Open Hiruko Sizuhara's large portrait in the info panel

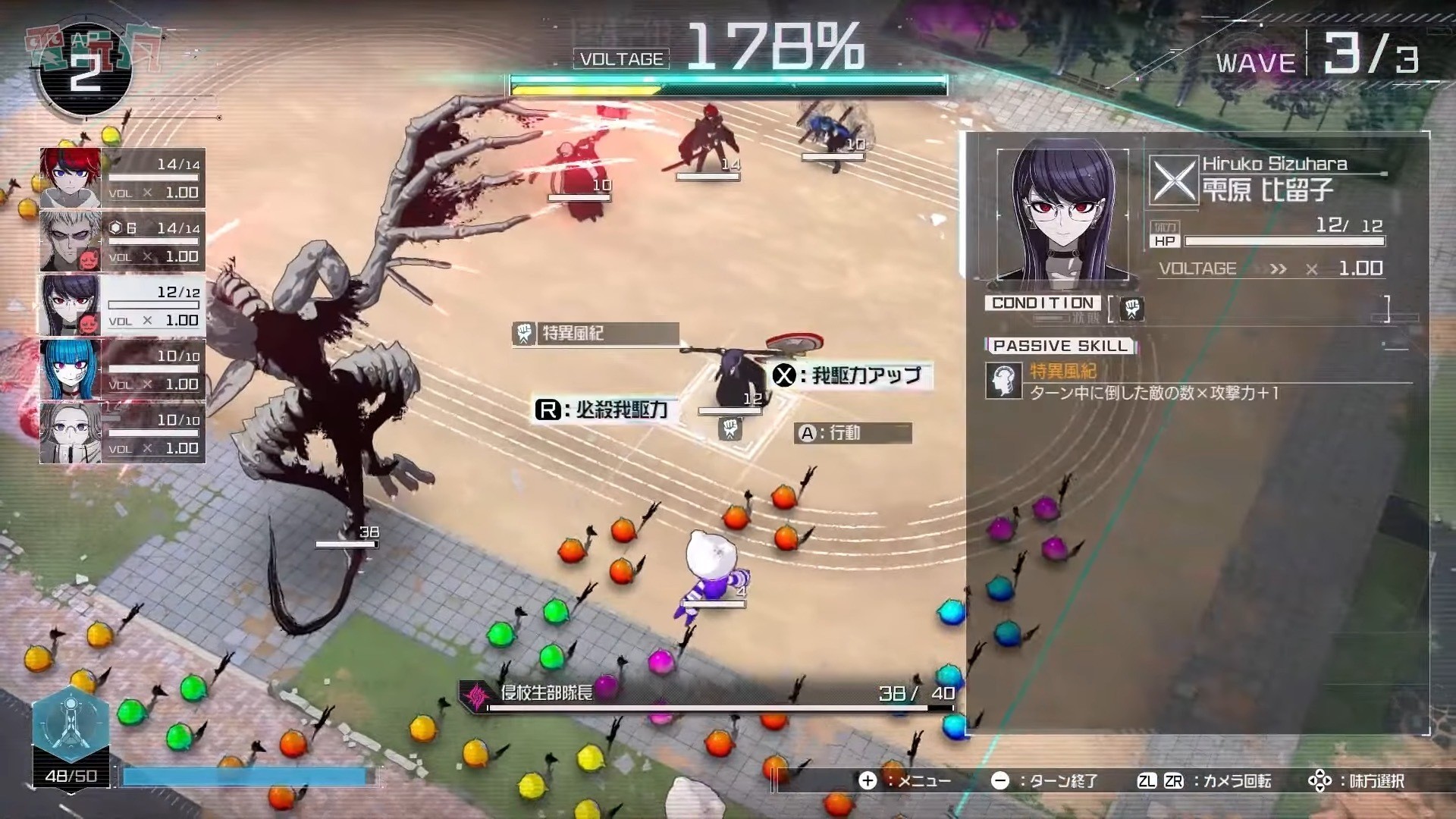(1061, 215)
